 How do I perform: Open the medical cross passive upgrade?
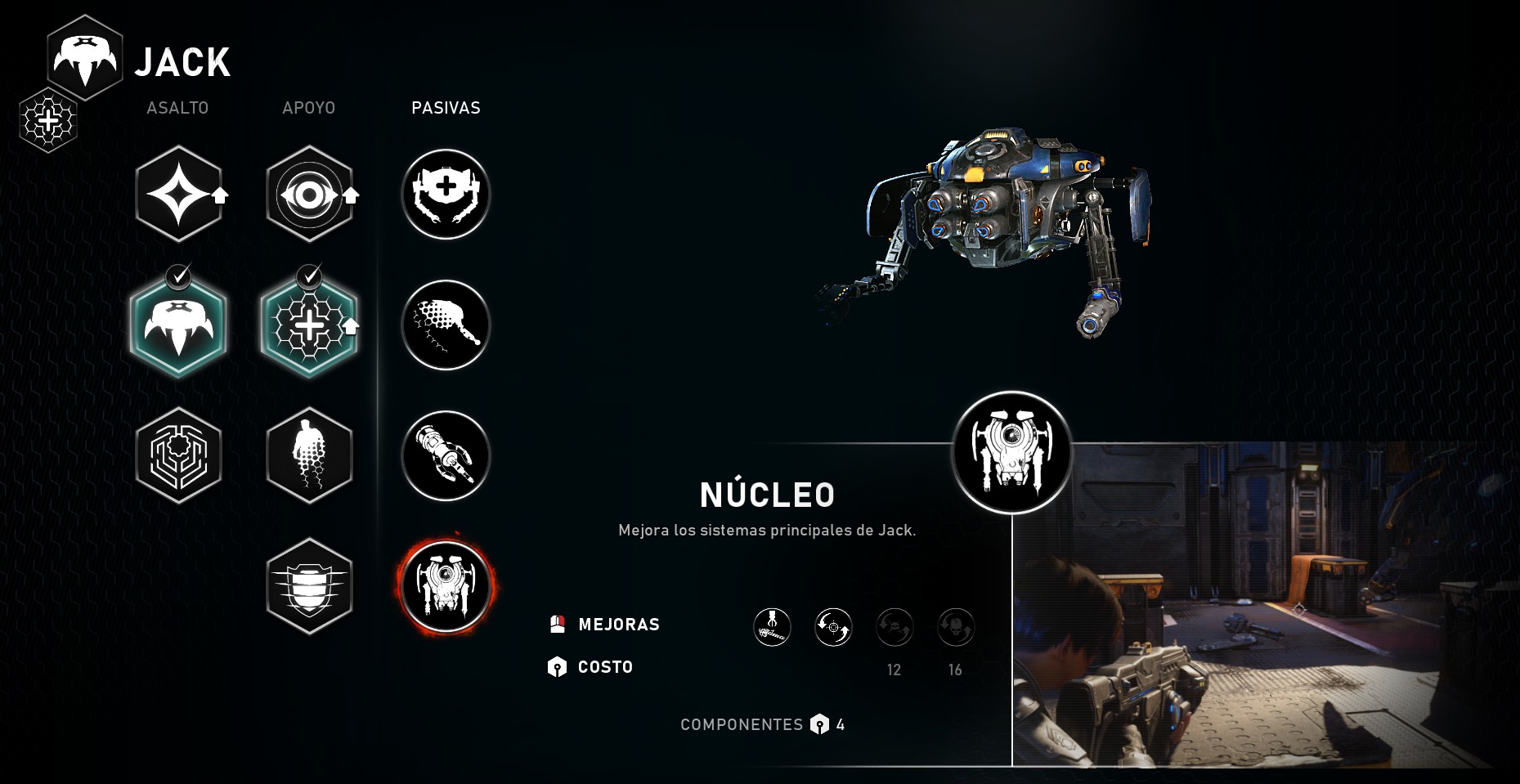pyautogui.click(x=446, y=195)
